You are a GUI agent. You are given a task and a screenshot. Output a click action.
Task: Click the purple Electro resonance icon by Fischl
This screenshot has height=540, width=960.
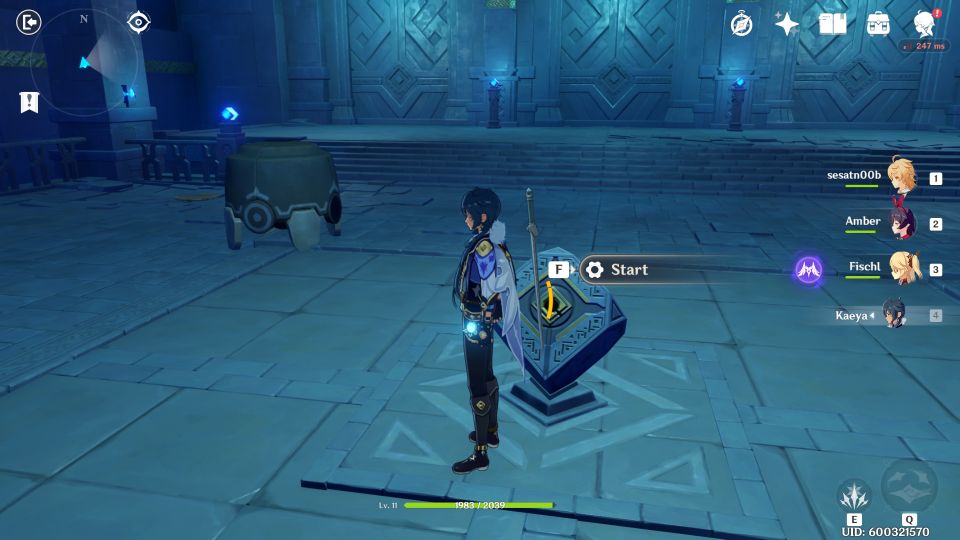pos(808,269)
